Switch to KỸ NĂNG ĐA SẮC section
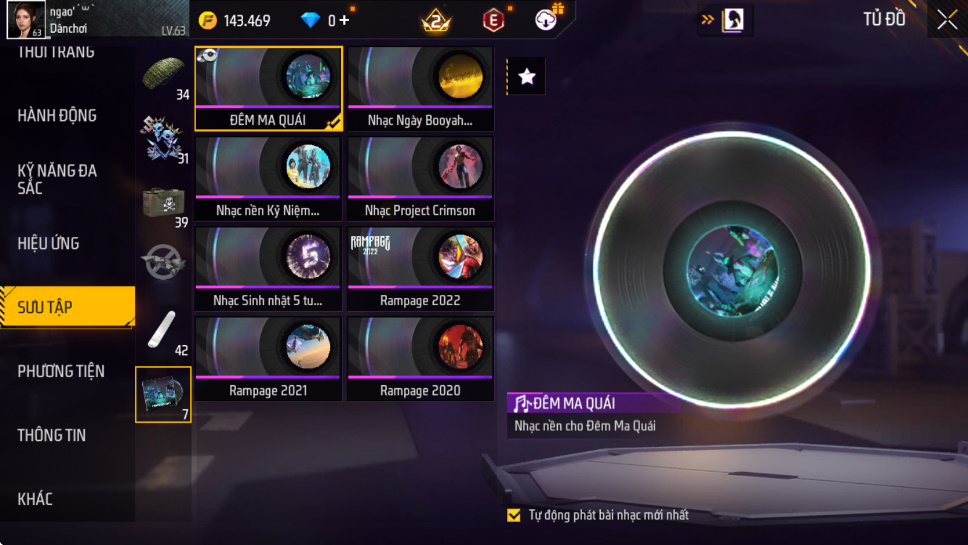The height and width of the screenshot is (545, 968). point(57,179)
